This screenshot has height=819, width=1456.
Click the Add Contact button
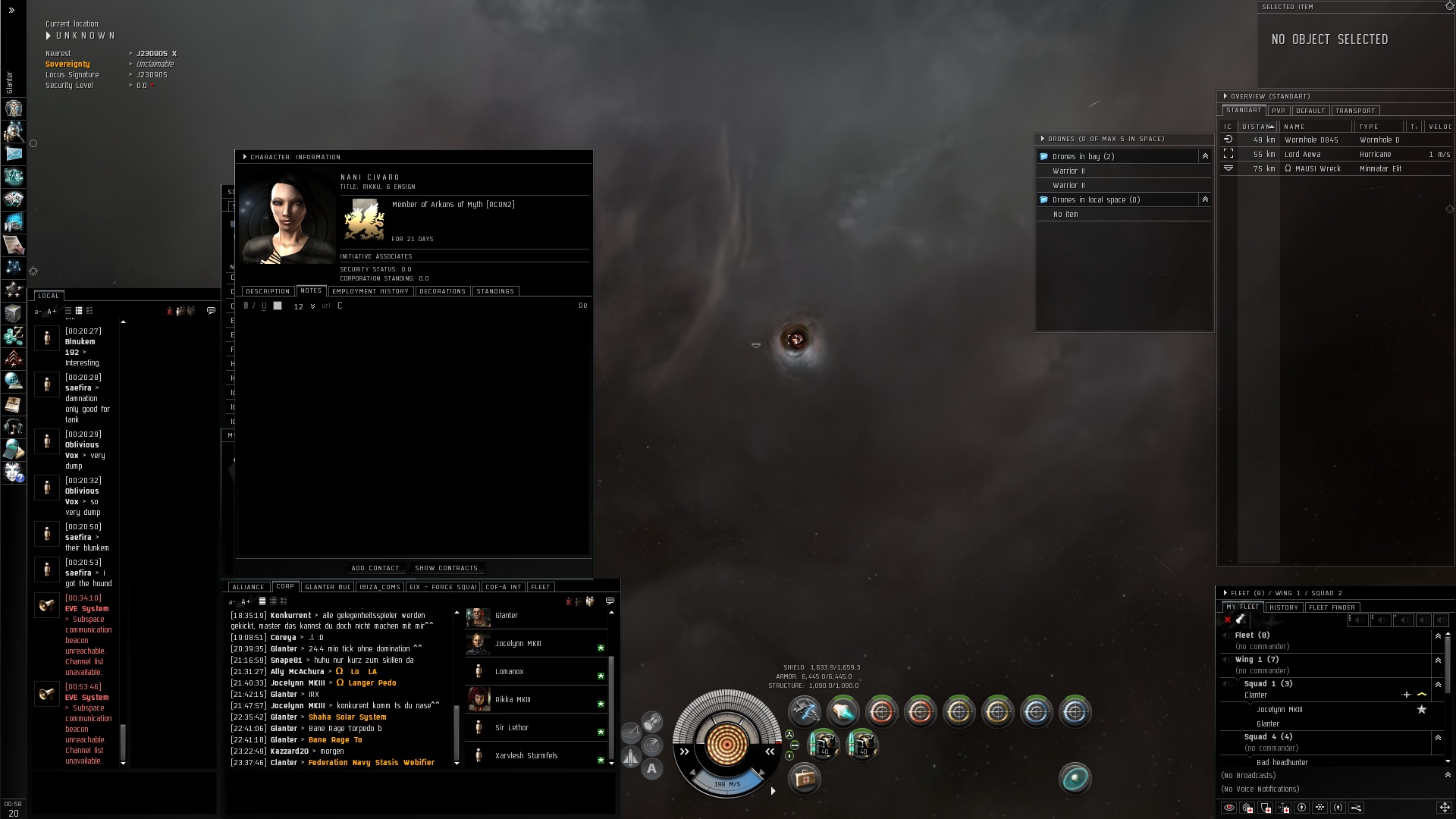coord(375,568)
